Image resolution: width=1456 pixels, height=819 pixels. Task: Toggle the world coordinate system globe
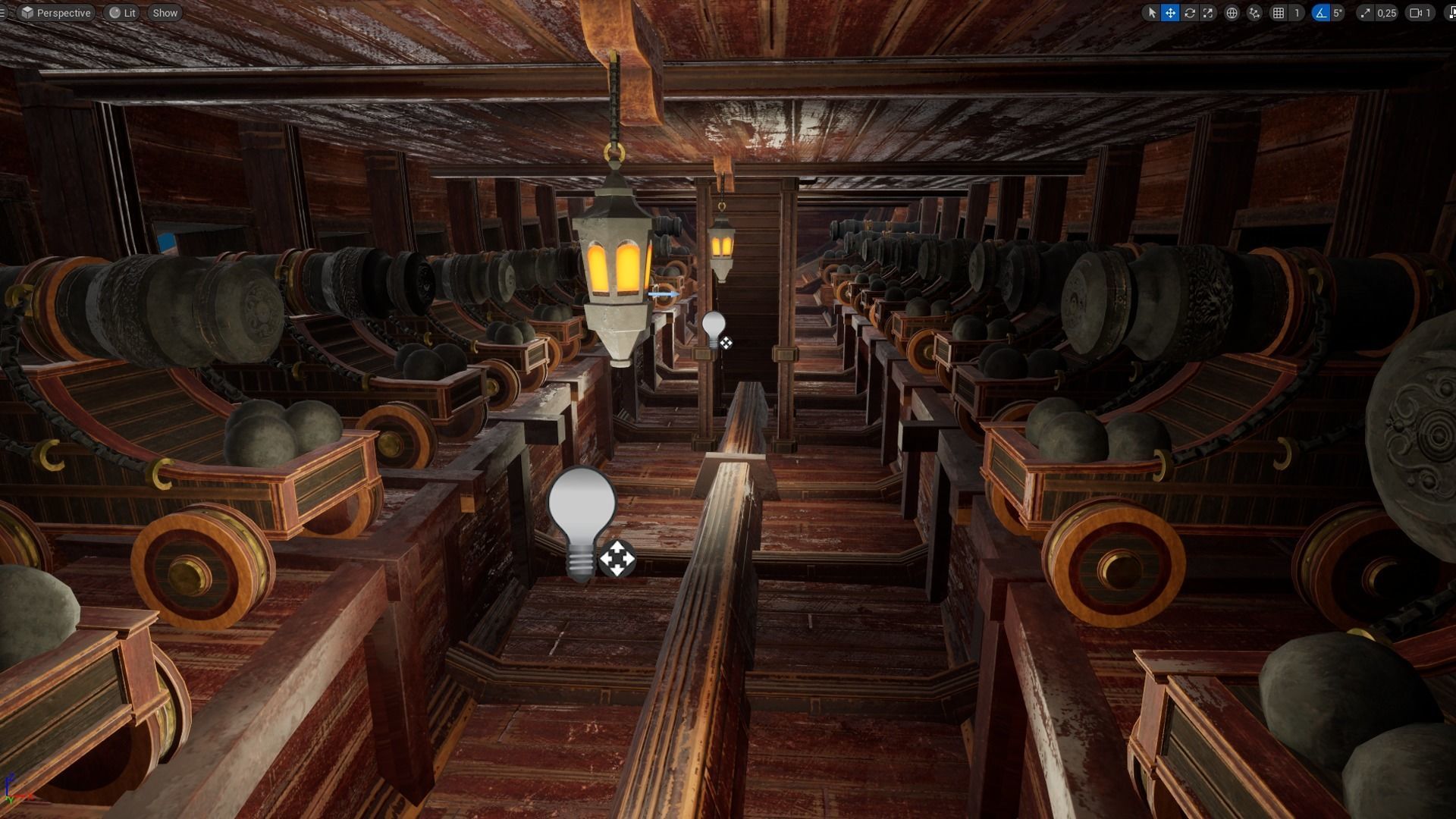tap(1232, 13)
